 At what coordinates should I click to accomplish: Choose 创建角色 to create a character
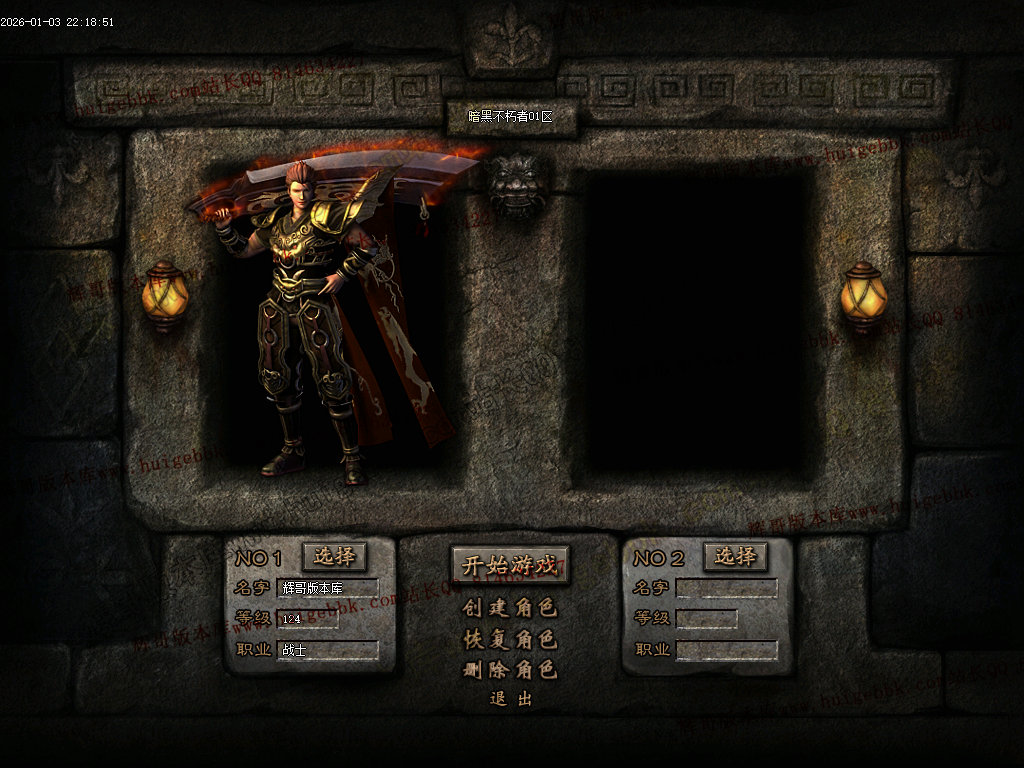(510, 608)
